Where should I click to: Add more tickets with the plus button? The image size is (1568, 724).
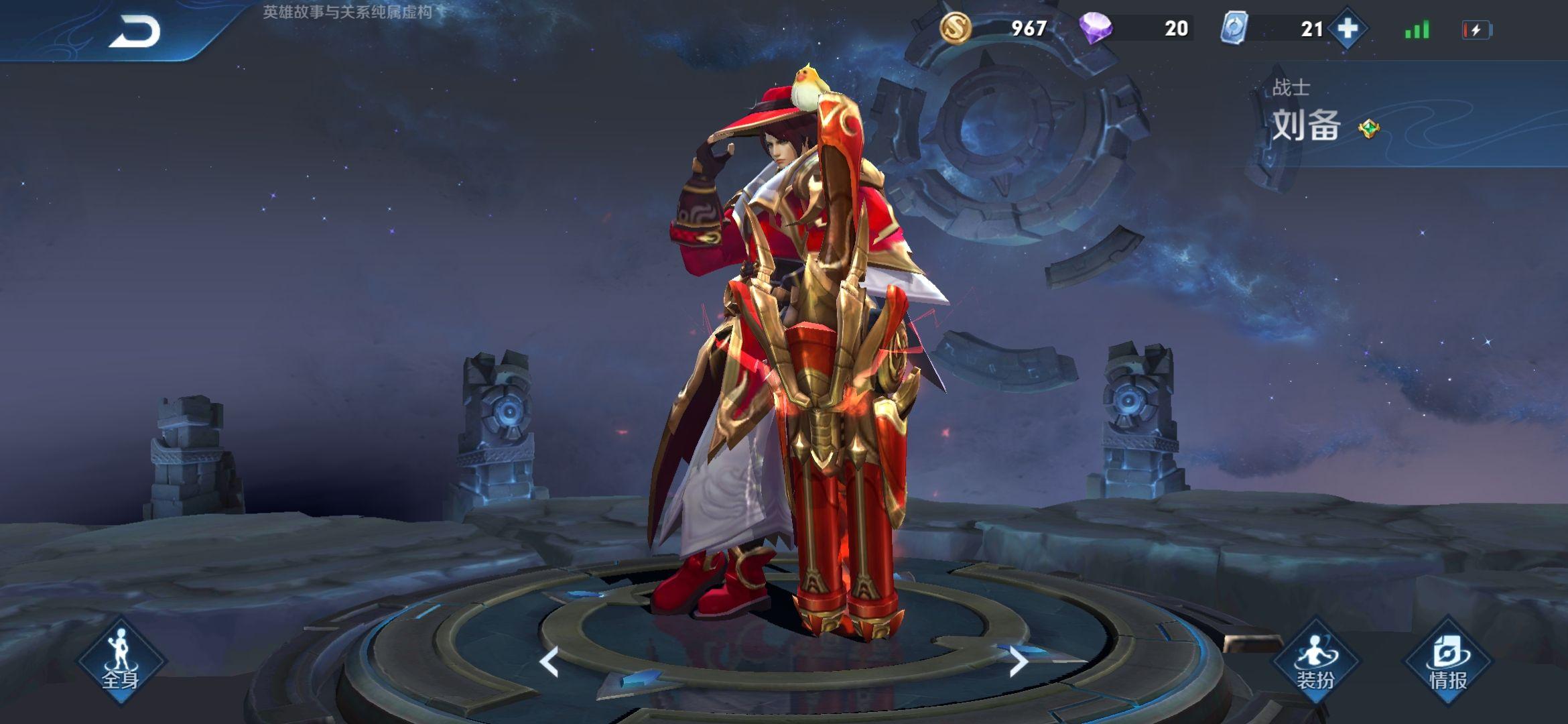tap(1347, 29)
